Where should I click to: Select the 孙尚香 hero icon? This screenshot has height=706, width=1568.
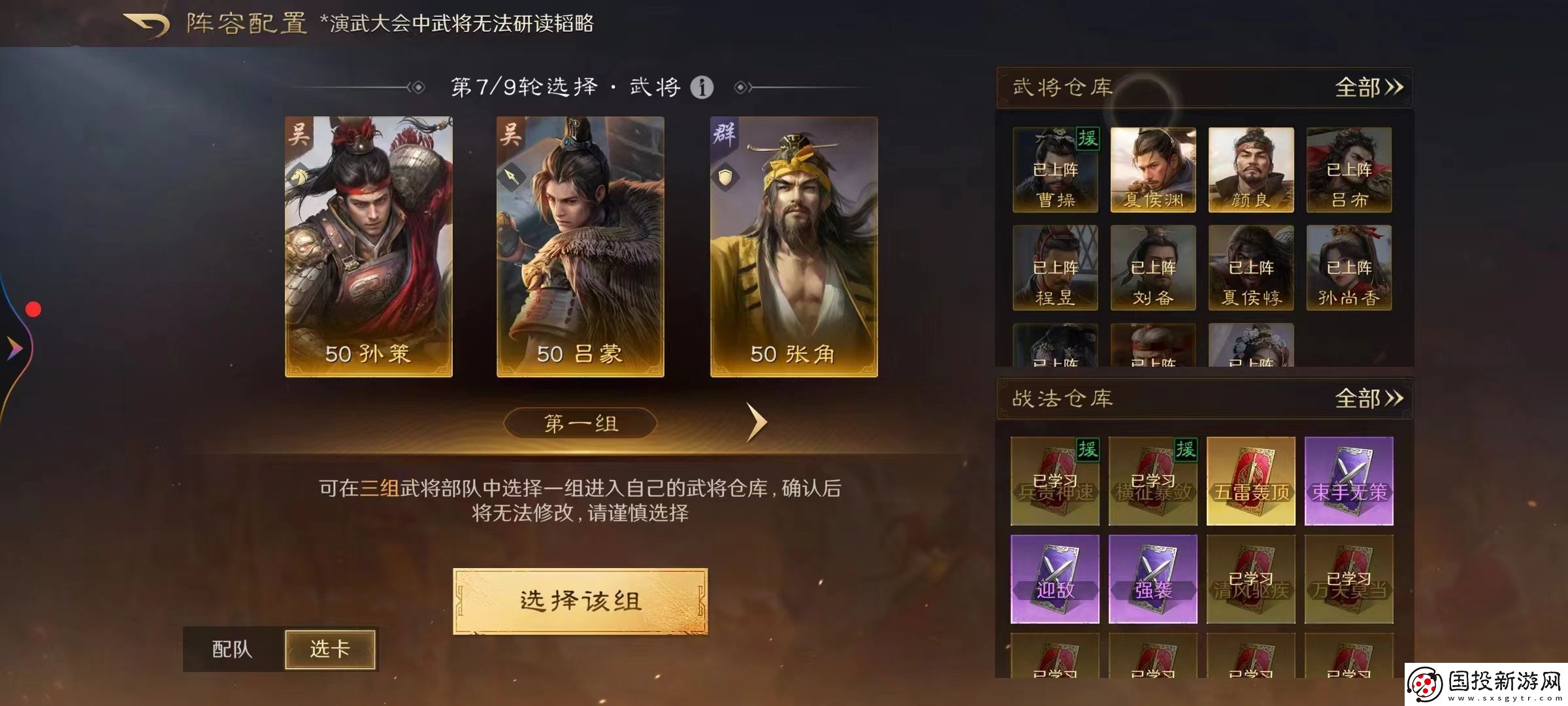point(1348,269)
